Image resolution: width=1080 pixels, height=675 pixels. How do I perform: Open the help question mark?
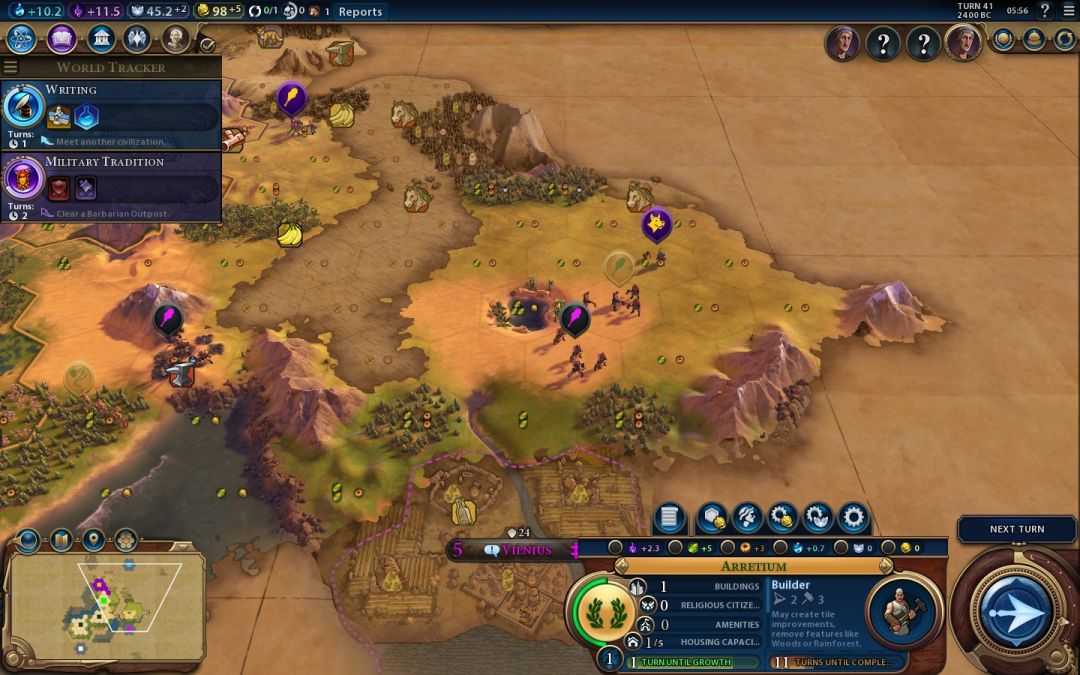coord(1044,11)
